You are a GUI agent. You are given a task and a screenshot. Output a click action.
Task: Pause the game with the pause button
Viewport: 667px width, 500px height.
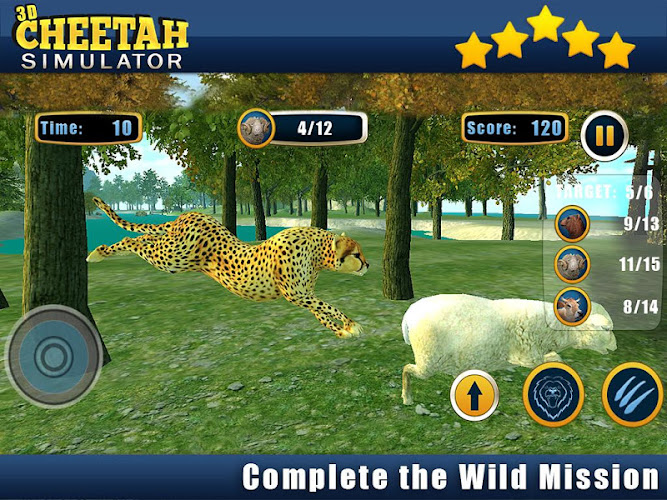[604, 135]
